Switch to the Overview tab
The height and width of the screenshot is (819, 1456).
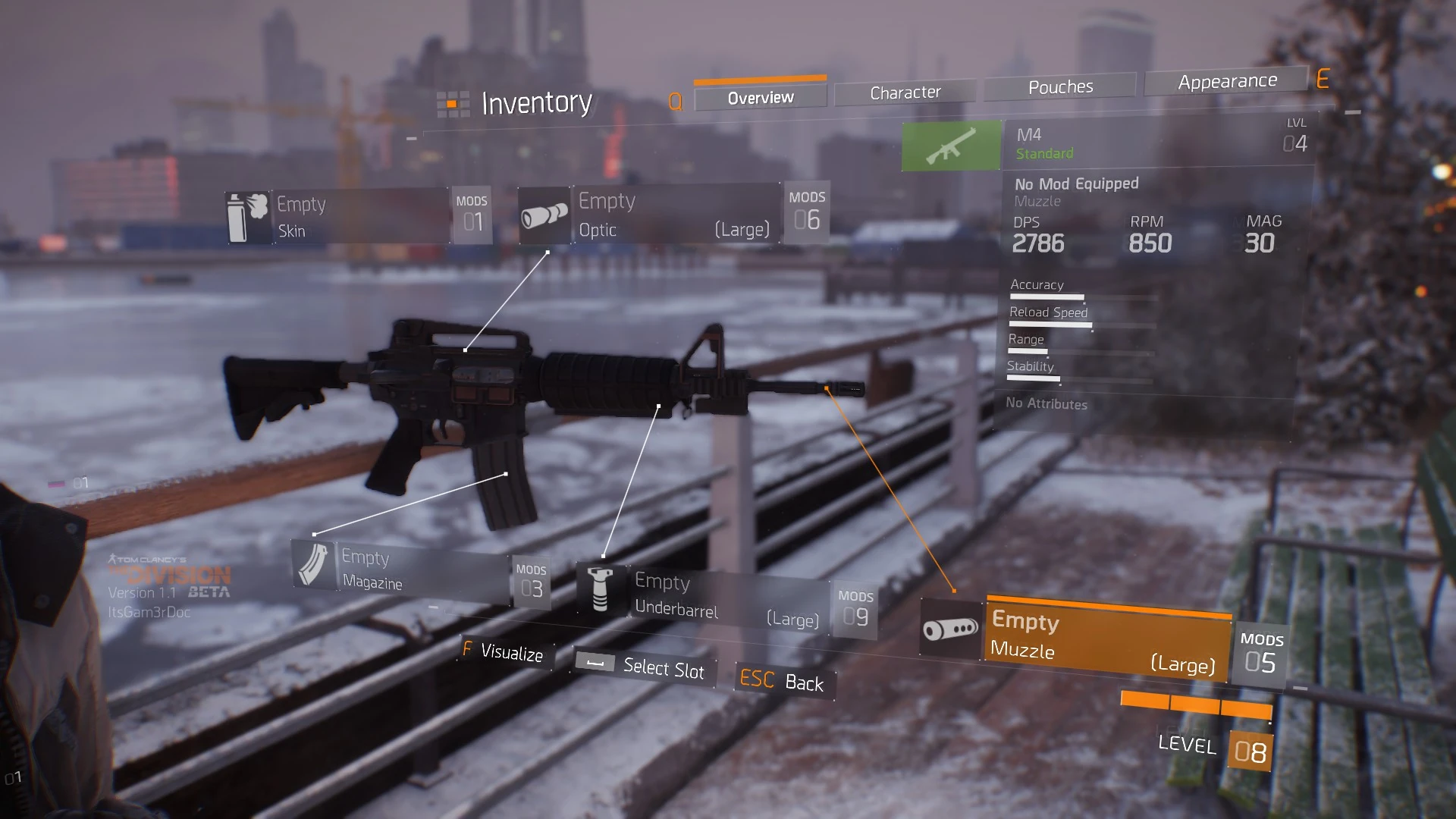click(x=761, y=98)
